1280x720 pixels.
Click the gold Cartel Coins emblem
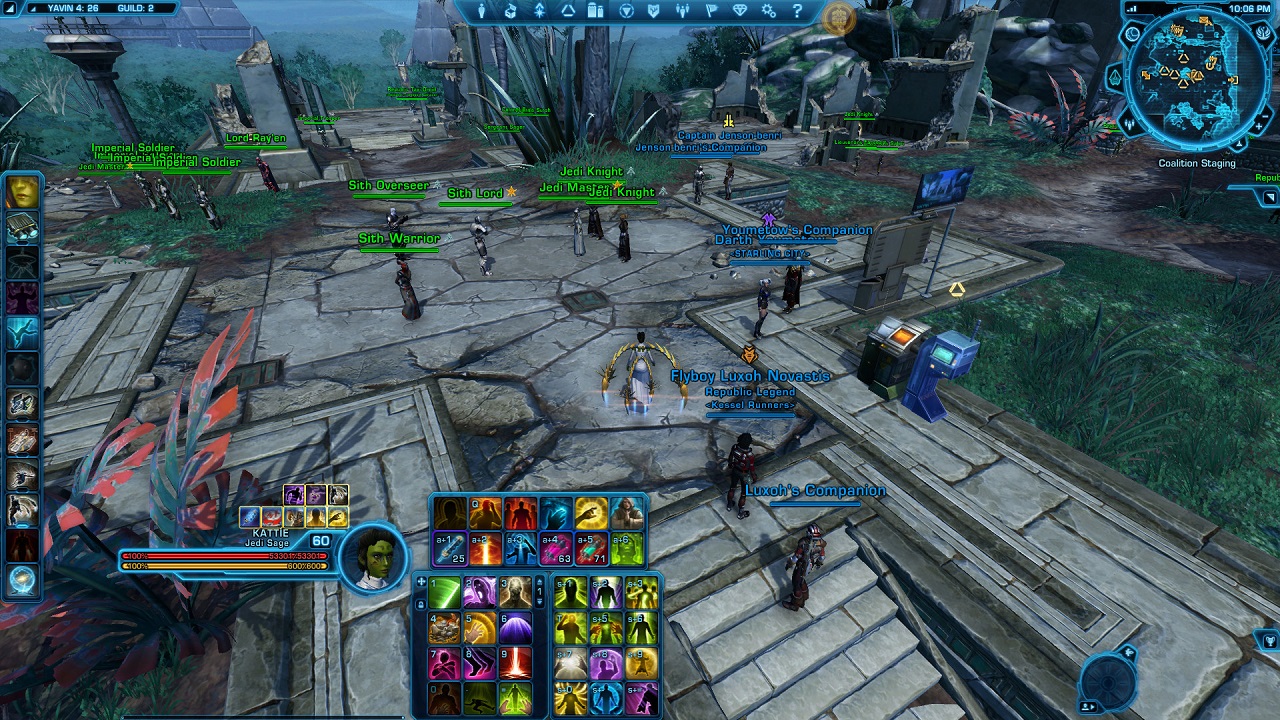(x=838, y=18)
